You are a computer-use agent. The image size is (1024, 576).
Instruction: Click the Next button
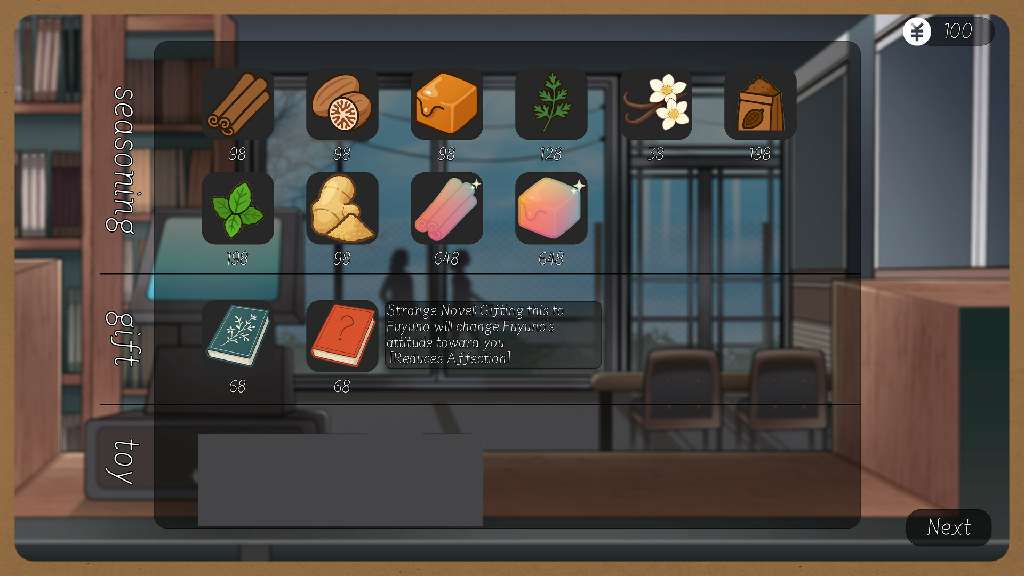point(948,527)
